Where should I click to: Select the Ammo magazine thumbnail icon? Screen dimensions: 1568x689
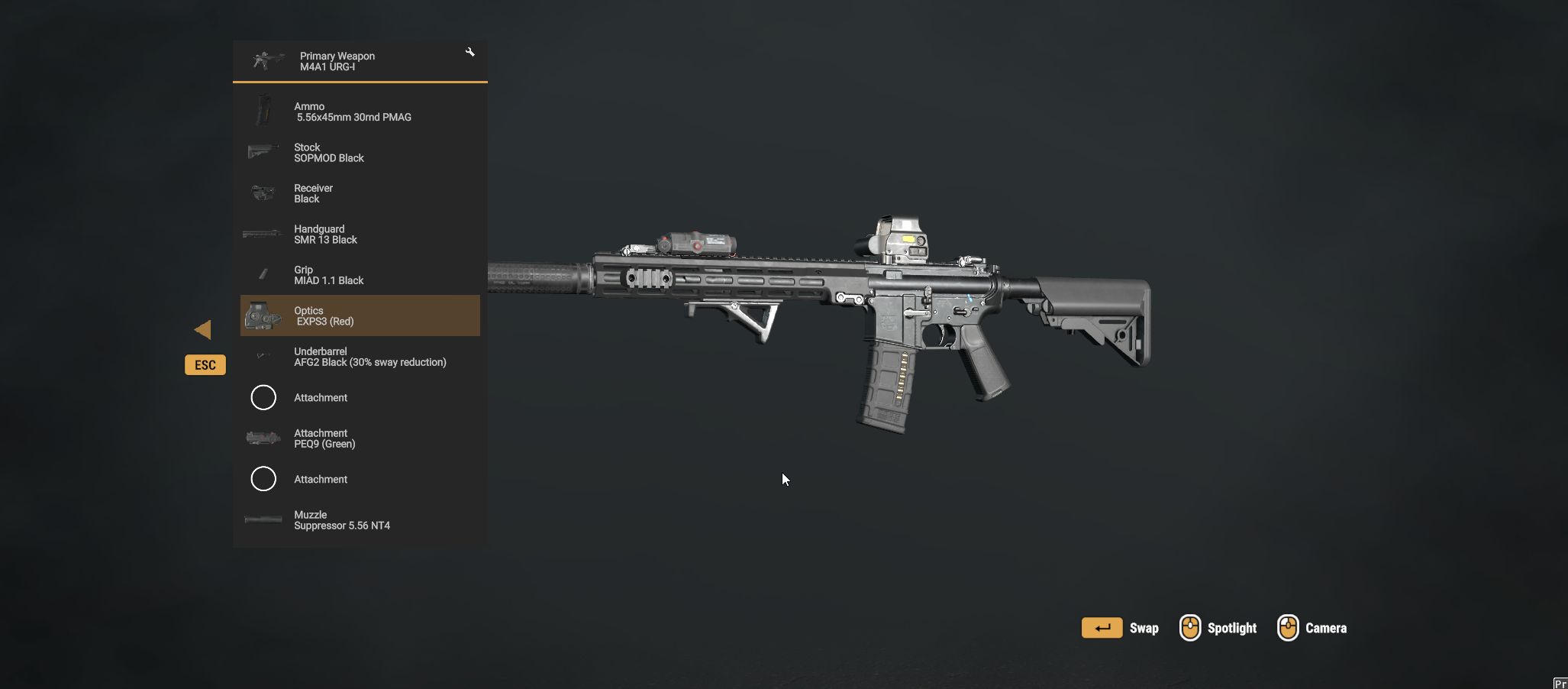click(x=263, y=112)
